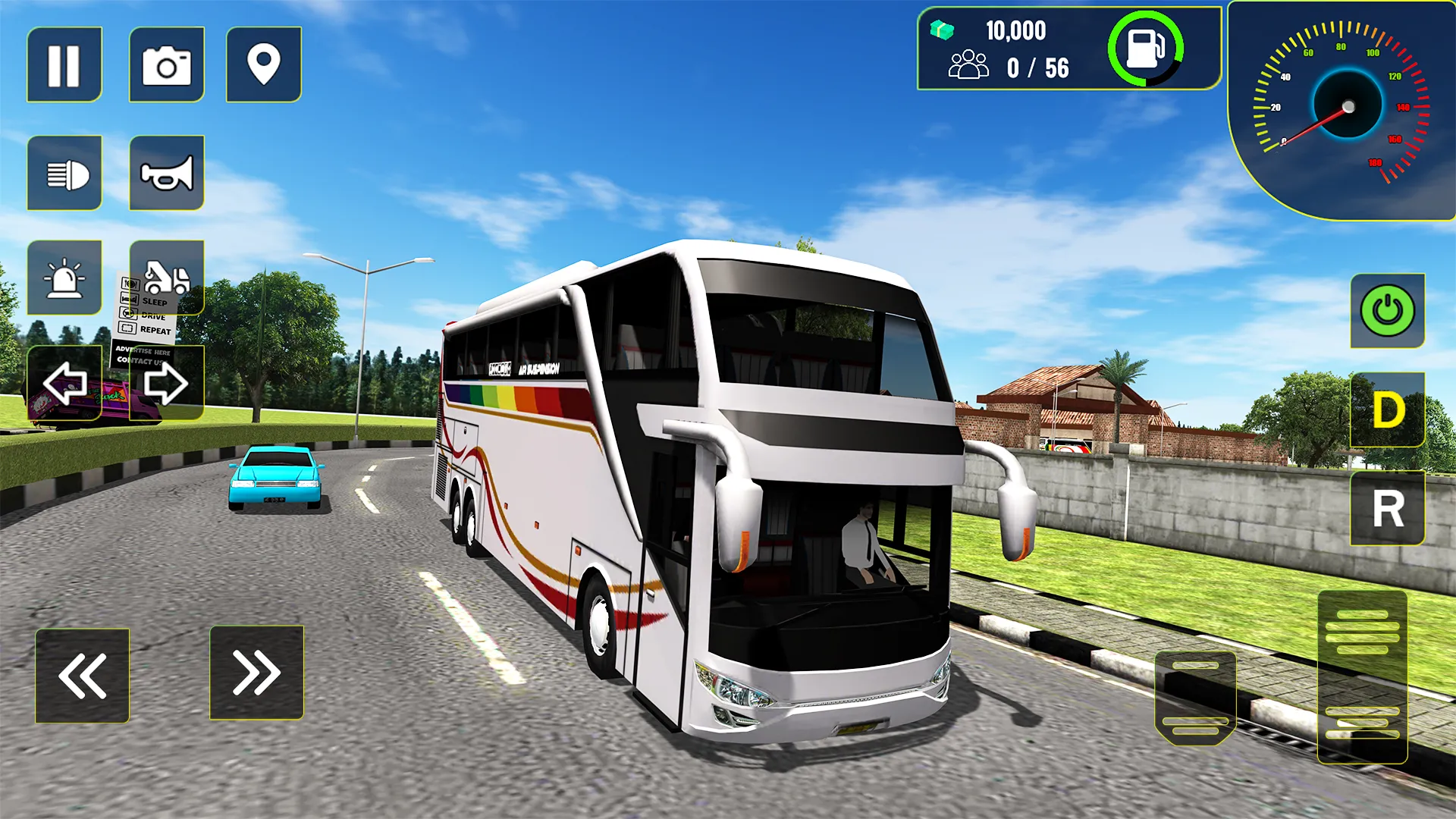Open the in-game camera mode
Viewport: 1456px width, 819px height.
pos(166,64)
